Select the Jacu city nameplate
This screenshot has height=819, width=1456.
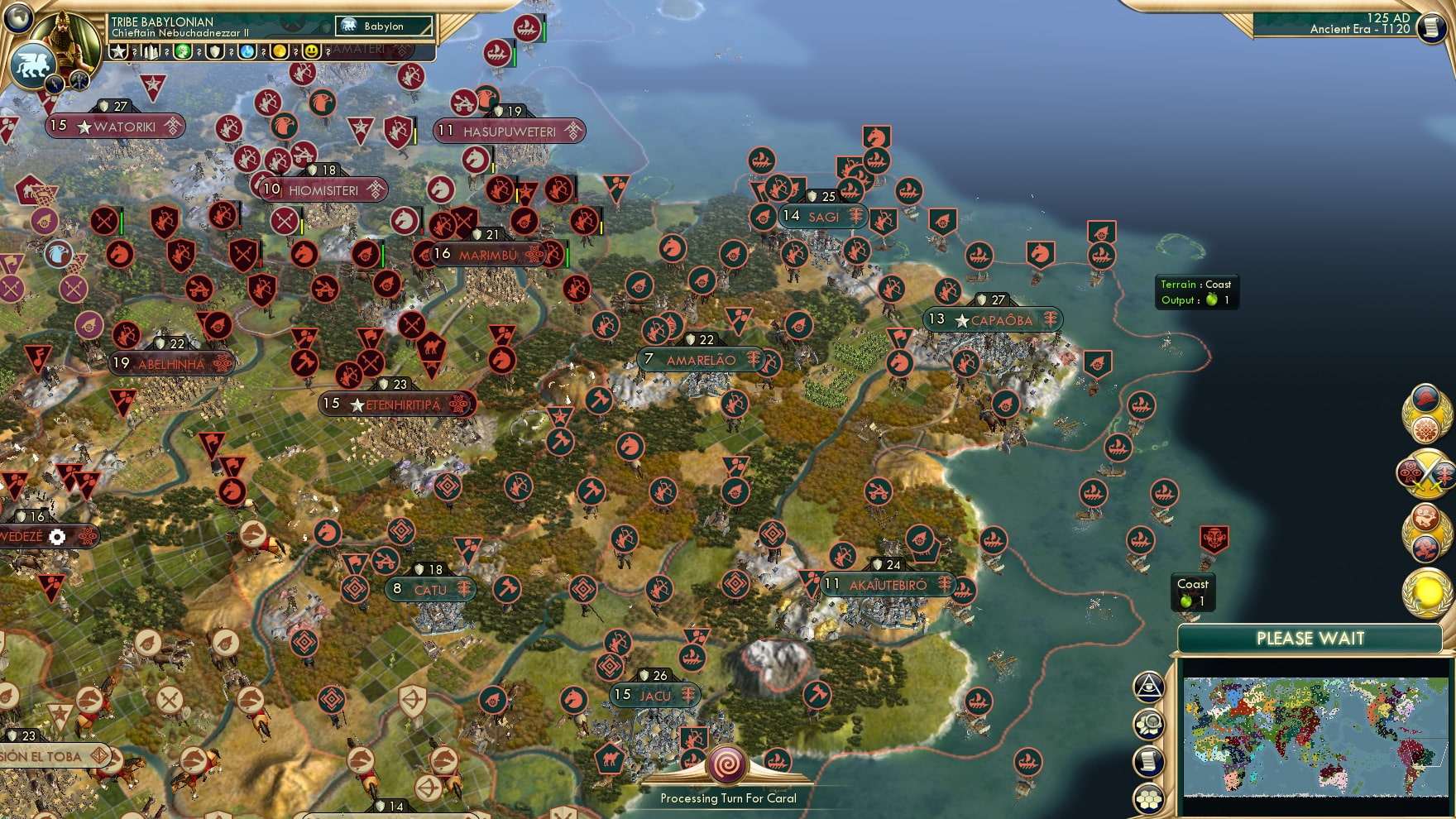pos(654,696)
